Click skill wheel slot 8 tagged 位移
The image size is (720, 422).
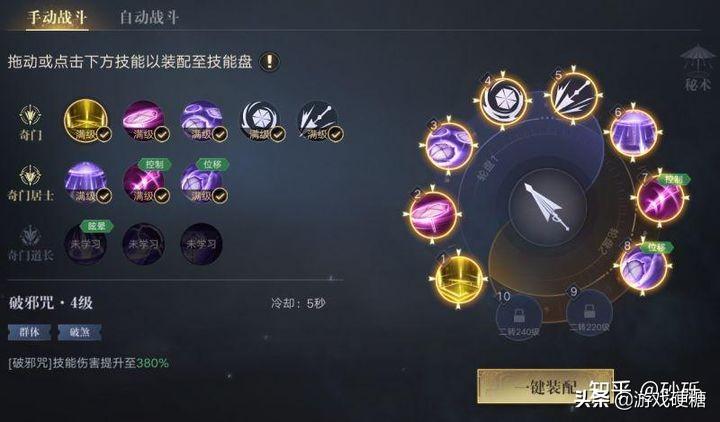[x=643, y=265]
